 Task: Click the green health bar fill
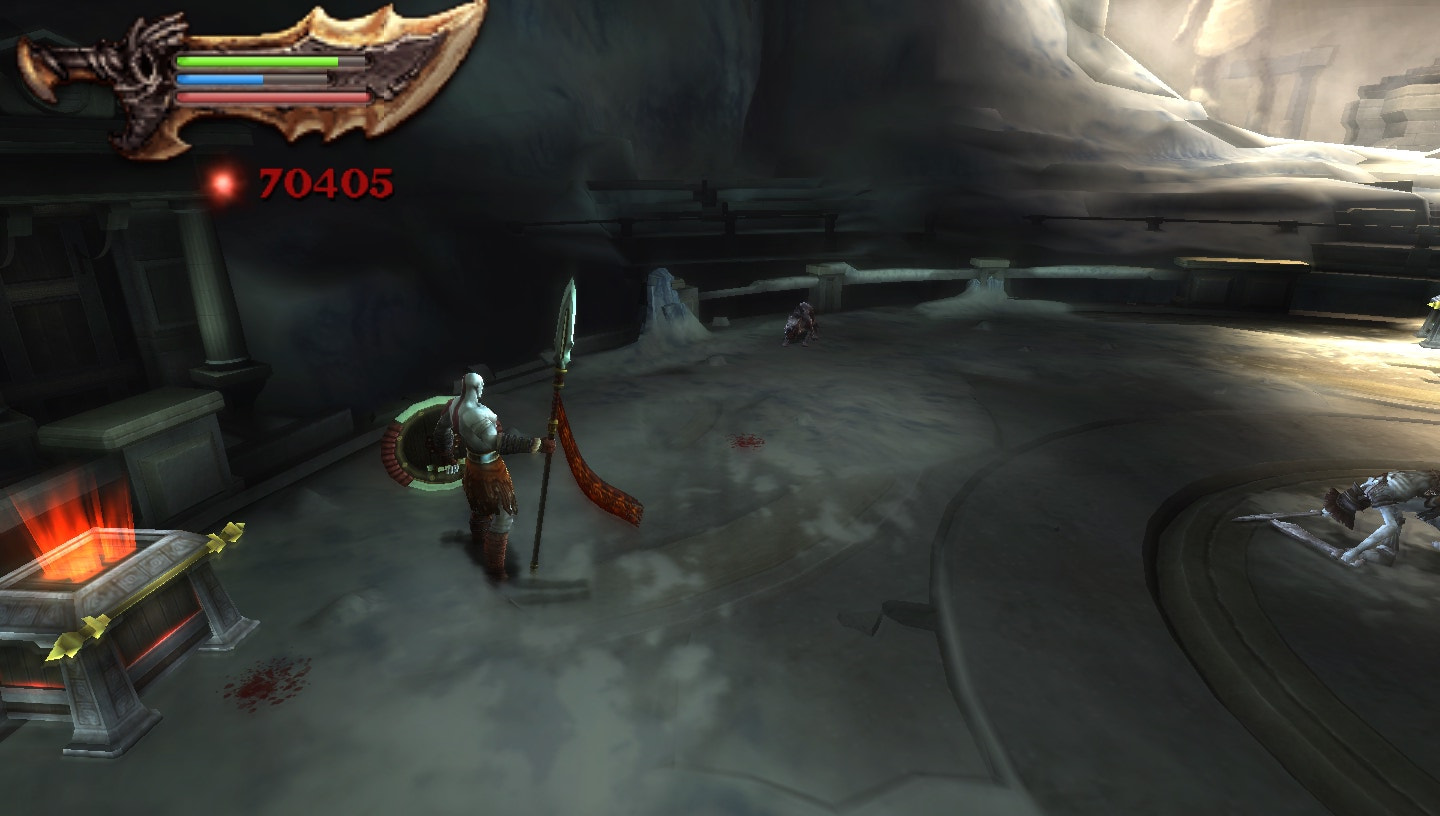(255, 61)
